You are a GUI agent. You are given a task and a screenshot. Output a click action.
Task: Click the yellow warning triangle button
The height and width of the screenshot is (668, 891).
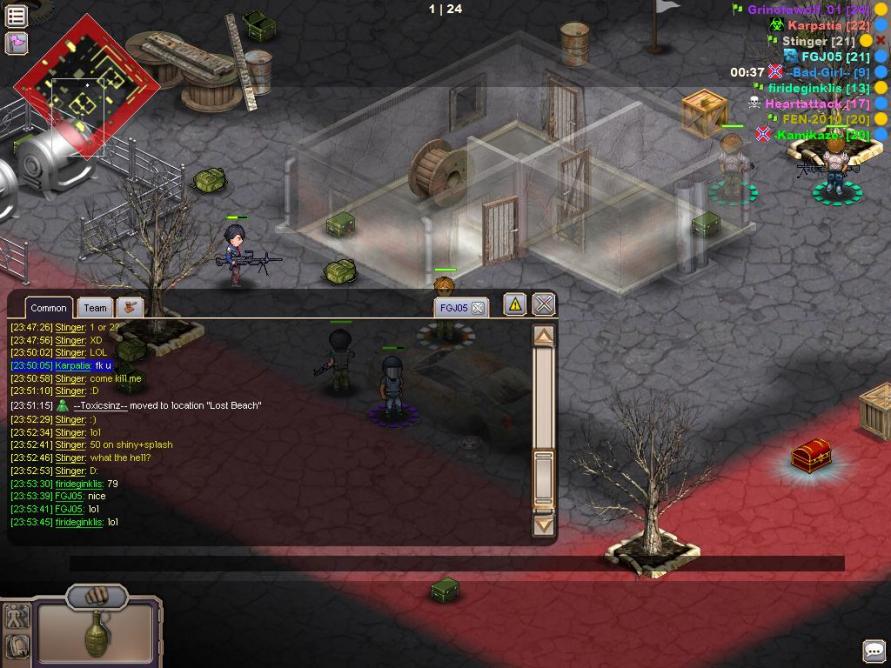click(x=514, y=304)
